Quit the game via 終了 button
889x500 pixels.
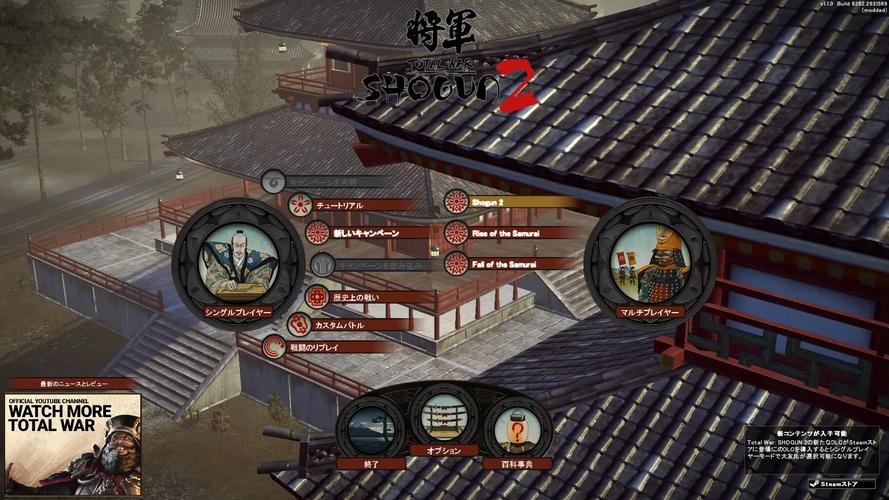pyautogui.click(x=371, y=430)
